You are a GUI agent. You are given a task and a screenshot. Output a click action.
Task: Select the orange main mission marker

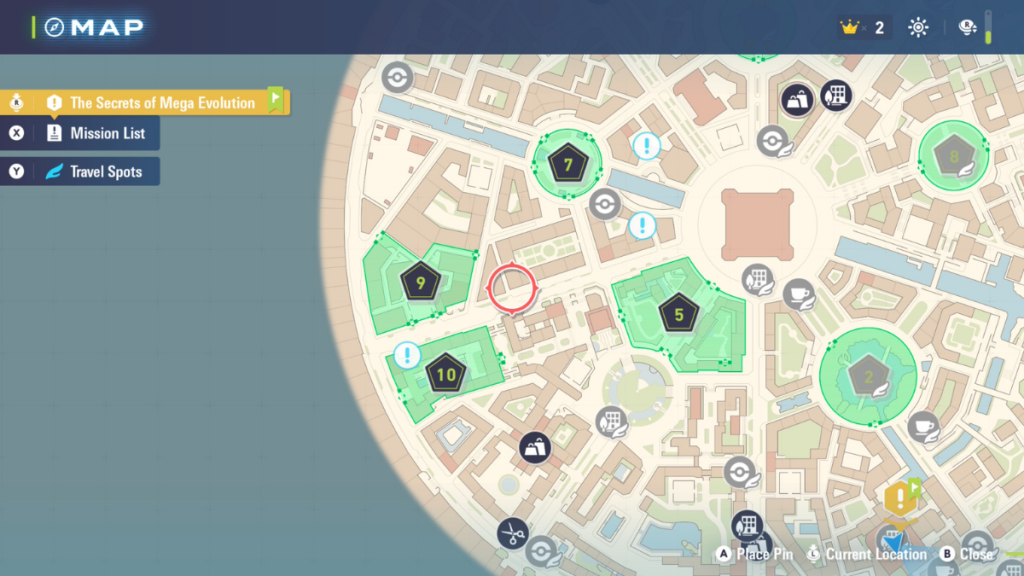[x=900, y=497]
